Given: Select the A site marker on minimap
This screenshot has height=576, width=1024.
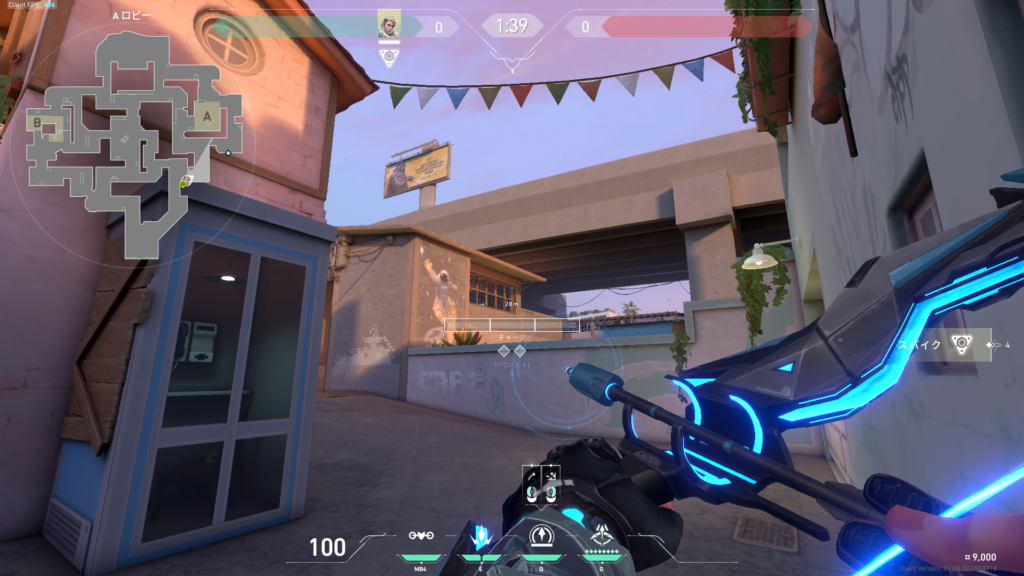Looking at the screenshot, I should [x=206, y=116].
